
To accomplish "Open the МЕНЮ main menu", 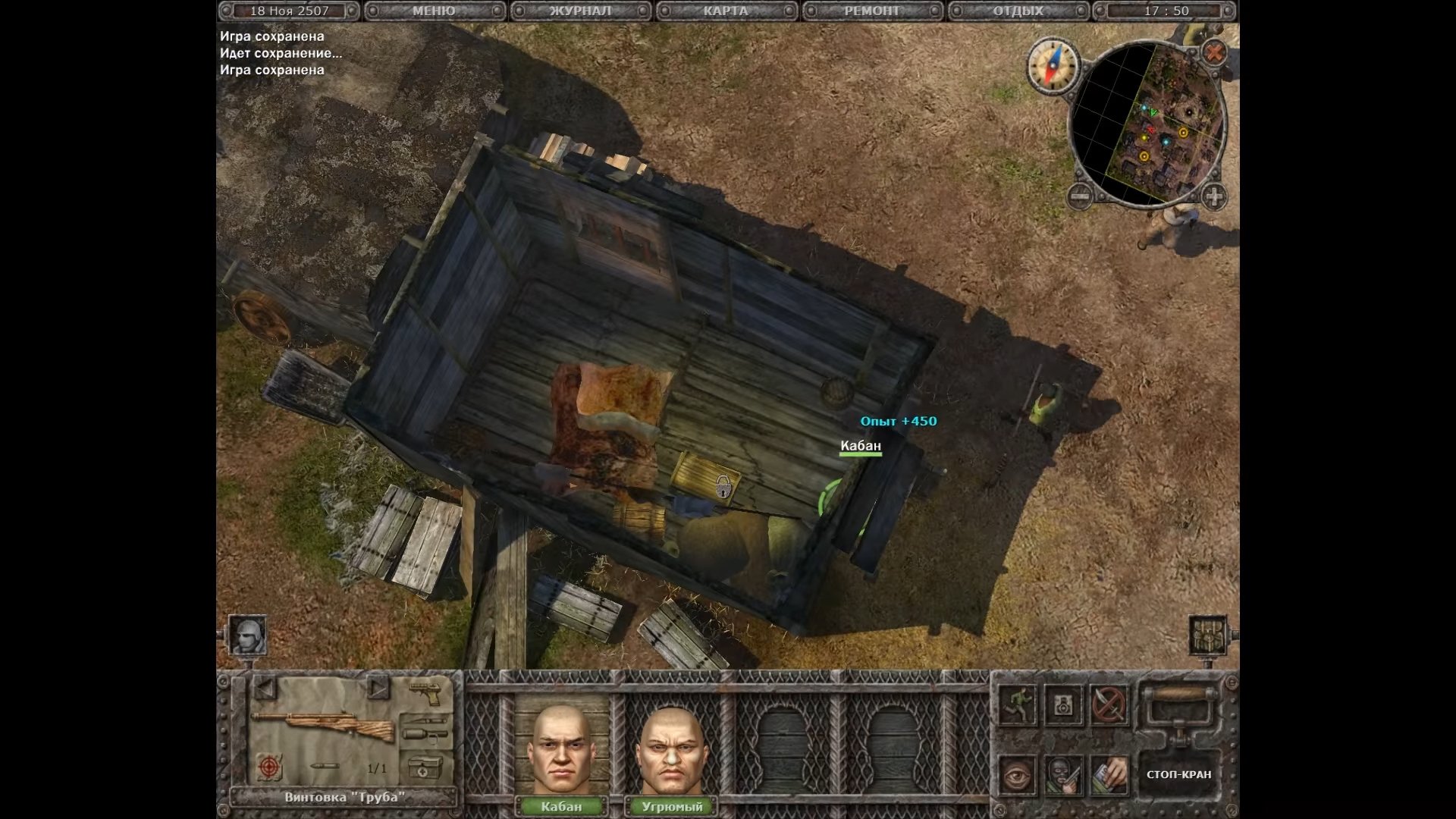I will pos(434,11).
